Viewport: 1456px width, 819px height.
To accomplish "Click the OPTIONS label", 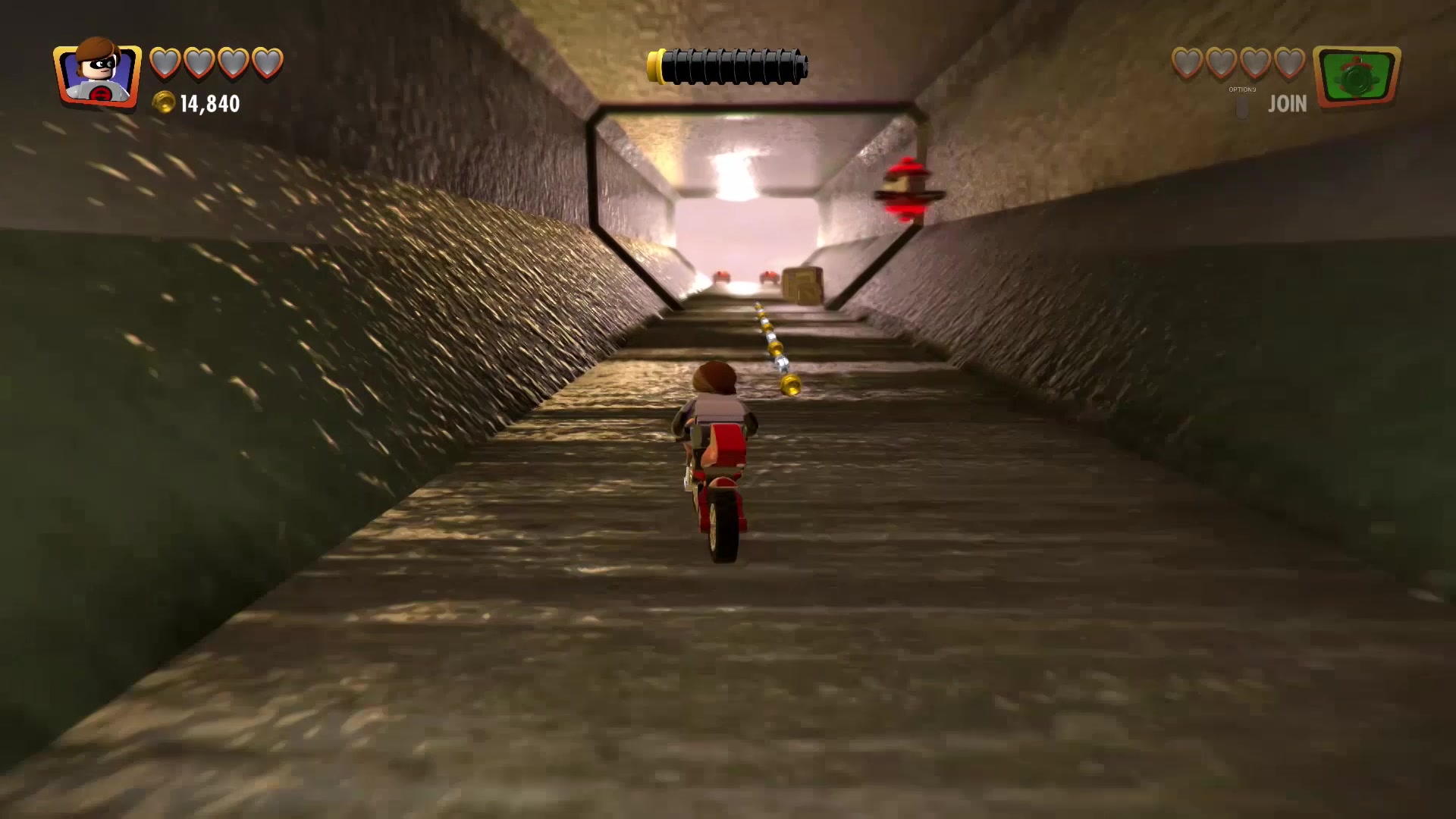I will pos(1243,89).
